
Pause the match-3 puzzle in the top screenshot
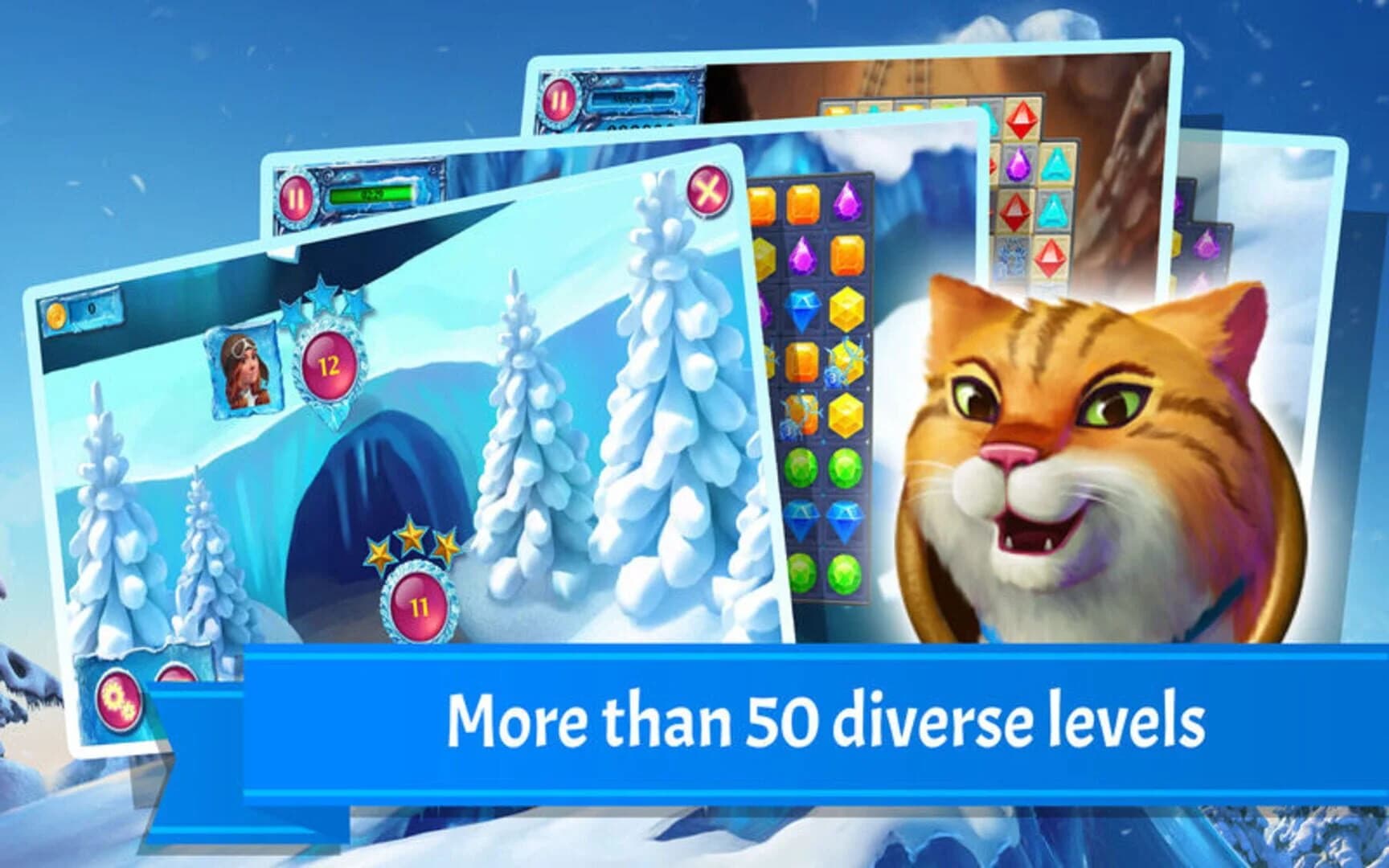point(560,100)
